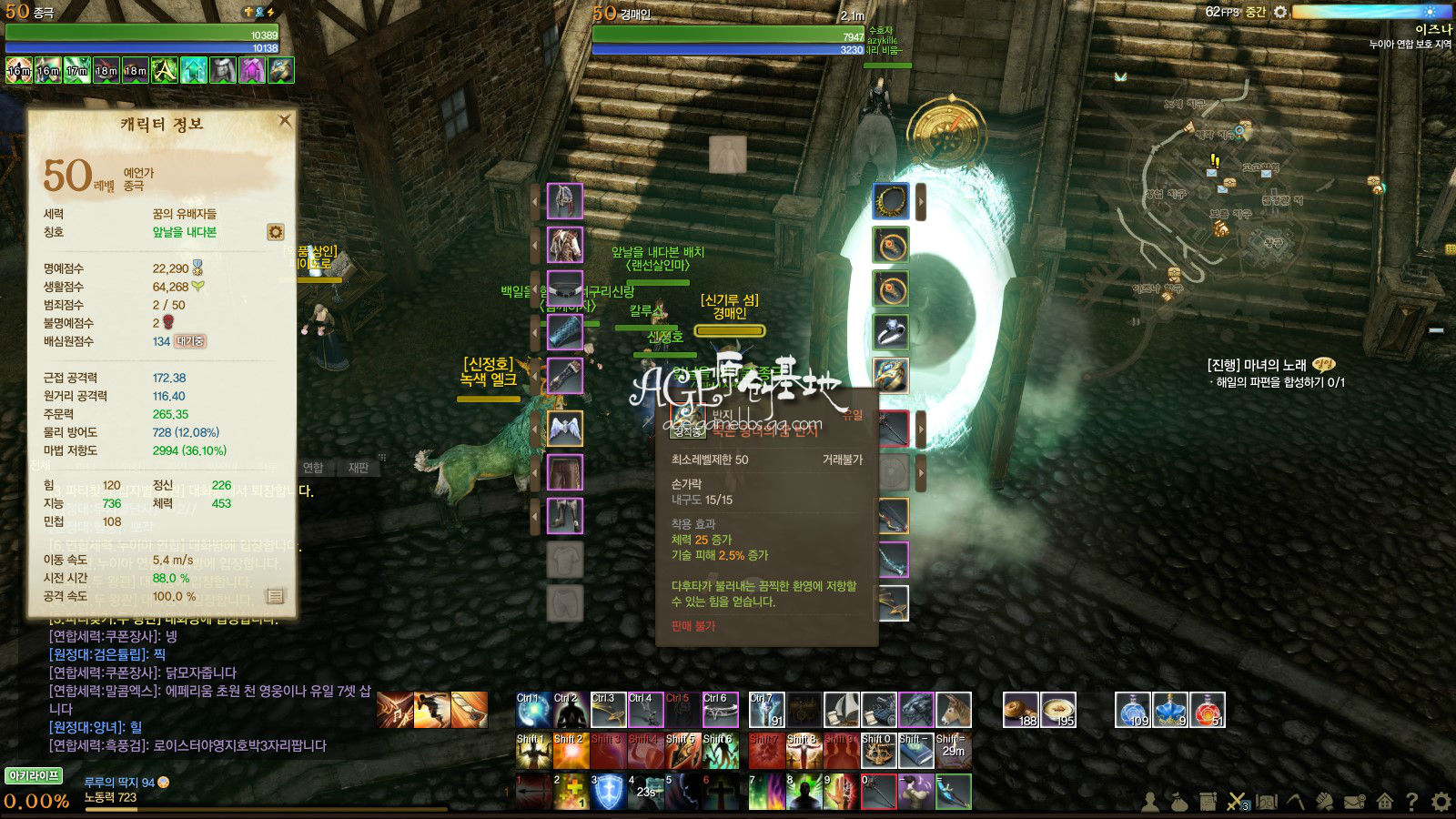Click the ArcheLife button above experience bar
Viewport: 1456px width, 819px height.
[x=34, y=775]
